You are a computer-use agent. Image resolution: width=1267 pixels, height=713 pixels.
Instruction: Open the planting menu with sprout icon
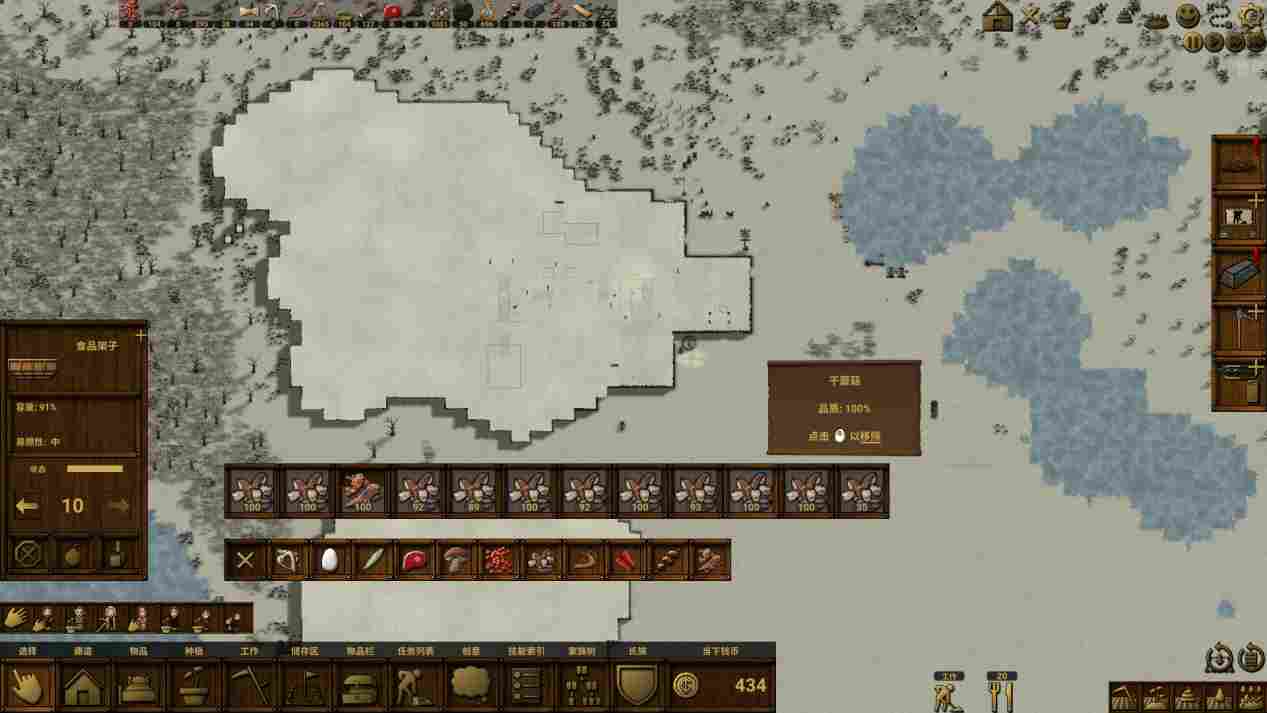tap(195, 686)
